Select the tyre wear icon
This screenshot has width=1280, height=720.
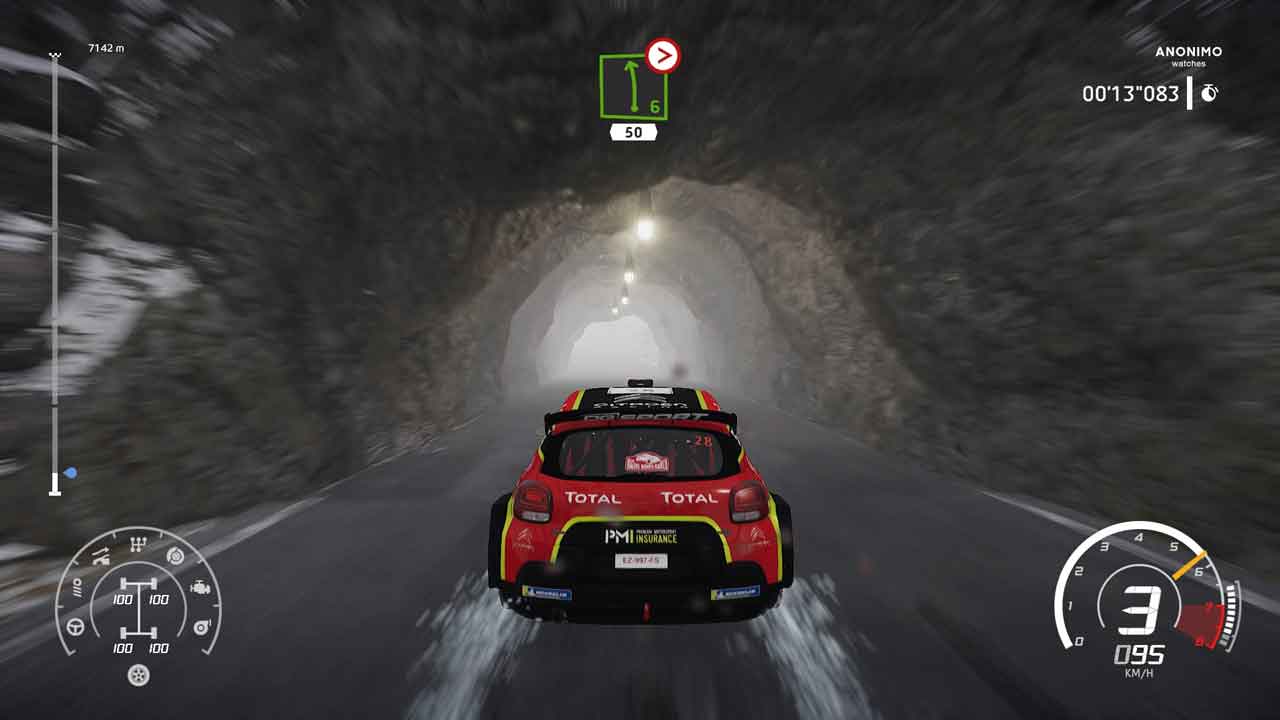[137, 675]
